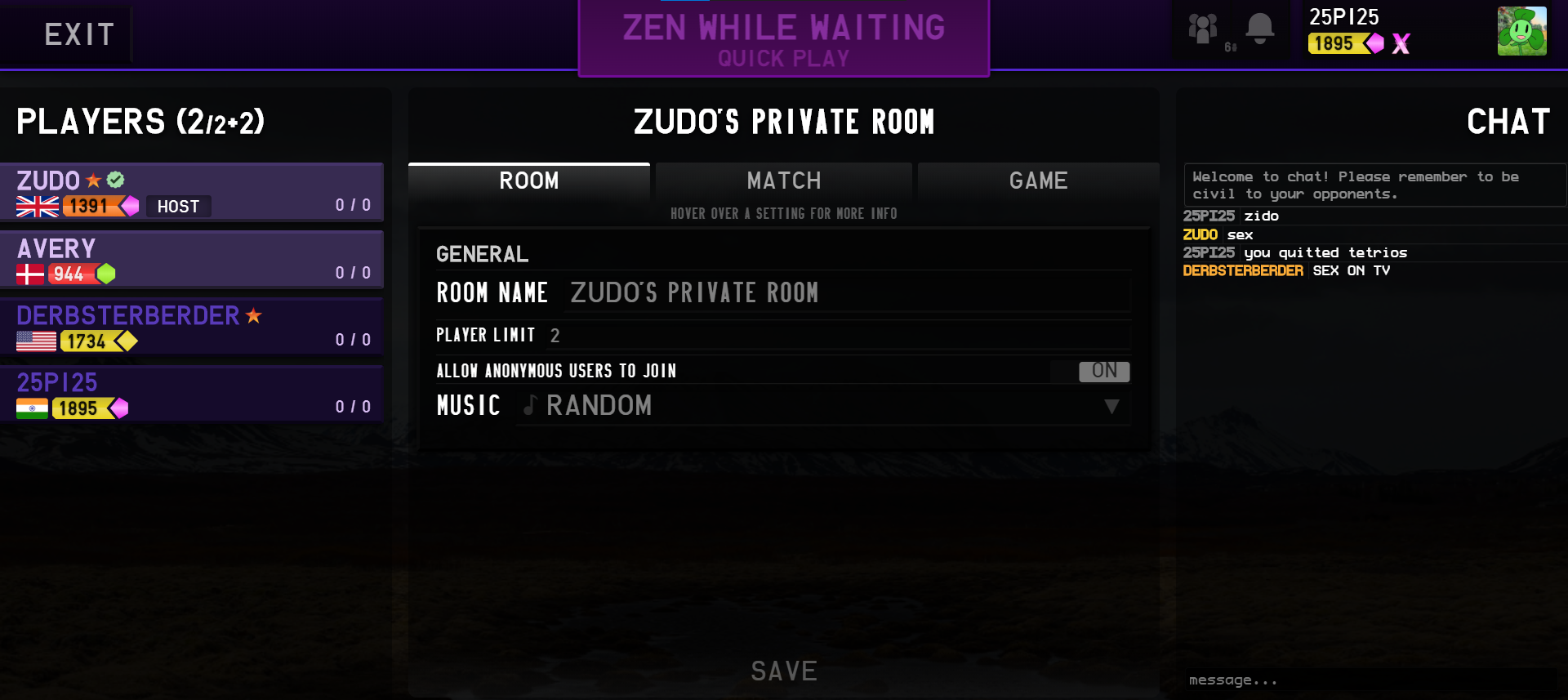Switch to the MATCH tab

click(782, 181)
